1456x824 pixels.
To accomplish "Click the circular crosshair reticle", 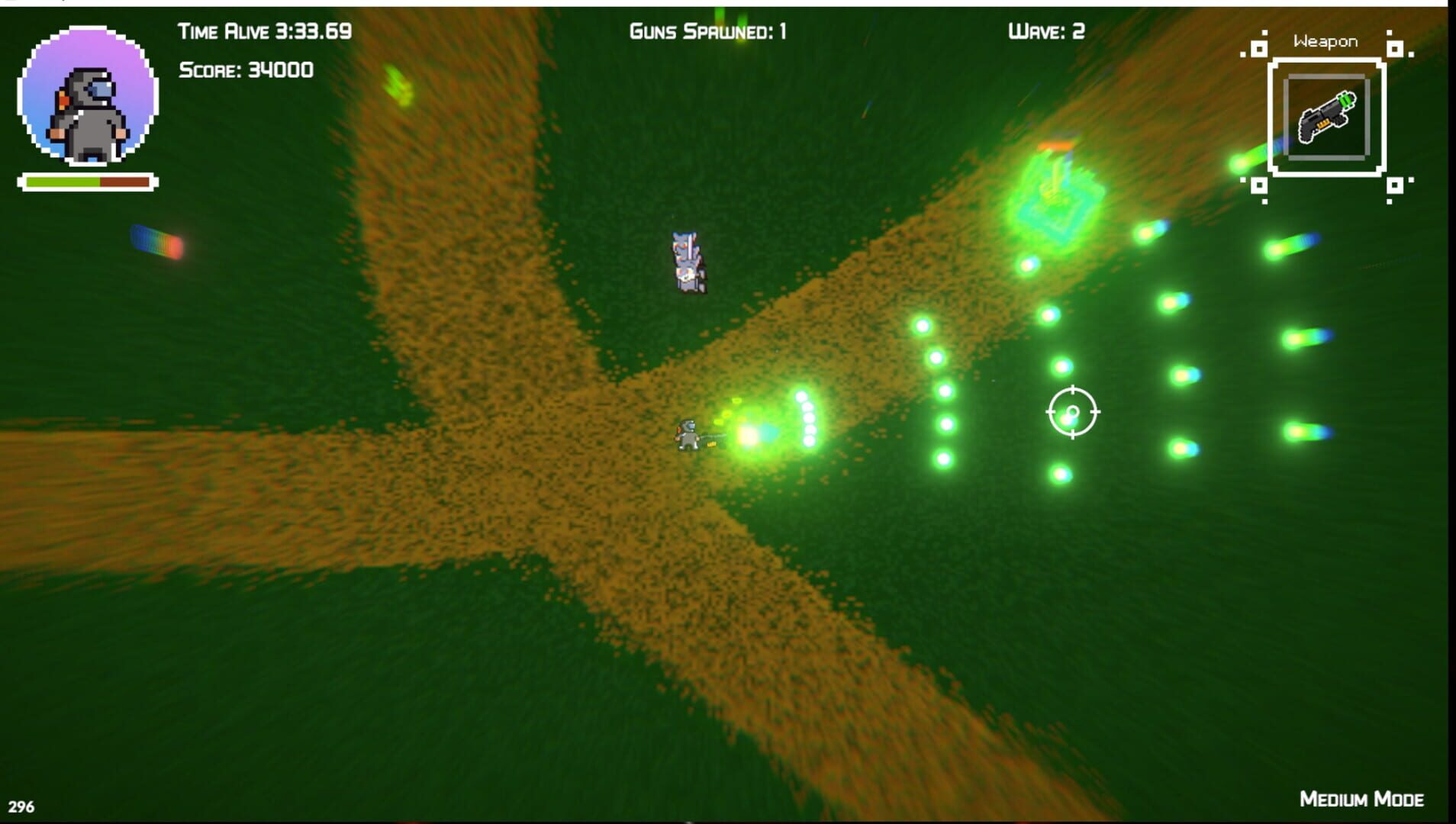I will (1073, 412).
